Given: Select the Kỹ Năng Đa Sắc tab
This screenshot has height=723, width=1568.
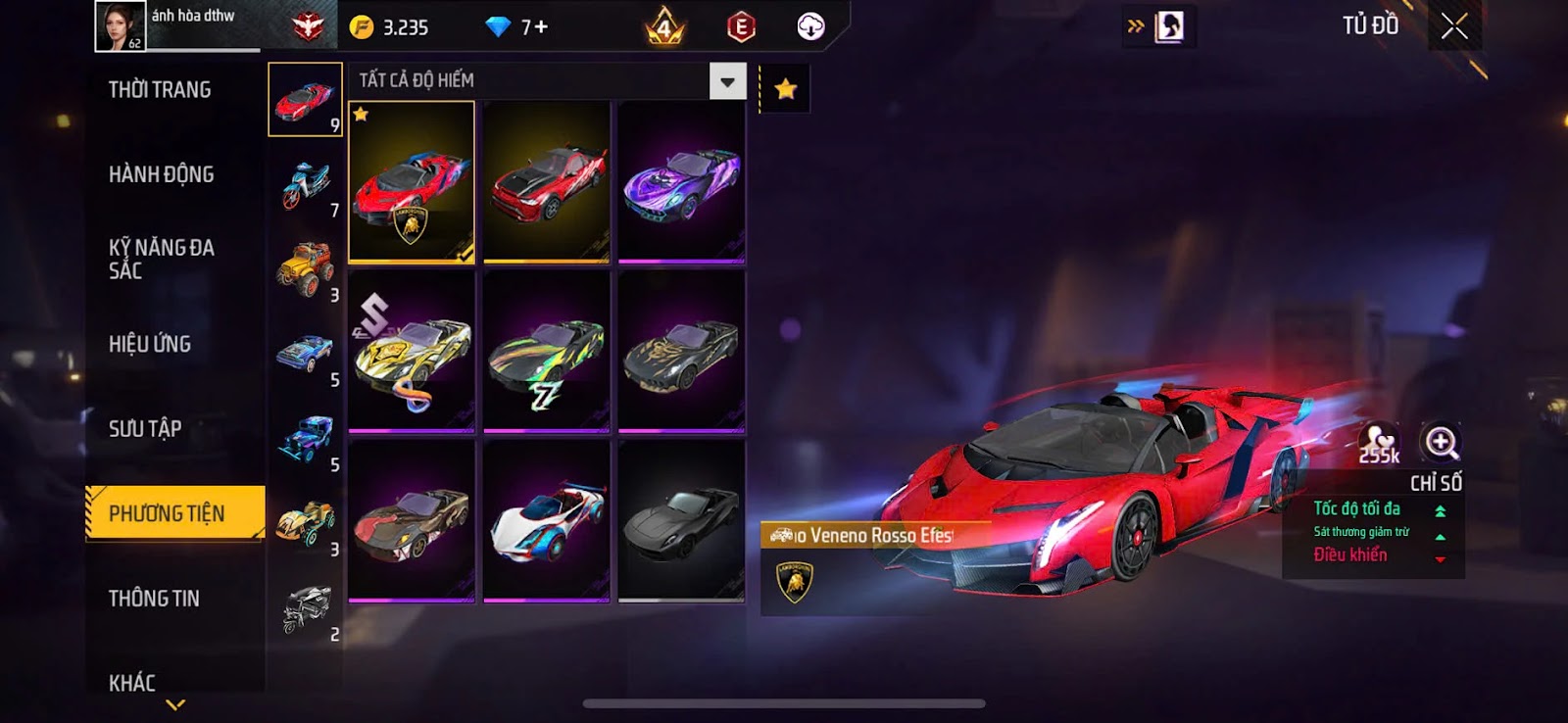Looking at the screenshot, I should tap(162, 259).
